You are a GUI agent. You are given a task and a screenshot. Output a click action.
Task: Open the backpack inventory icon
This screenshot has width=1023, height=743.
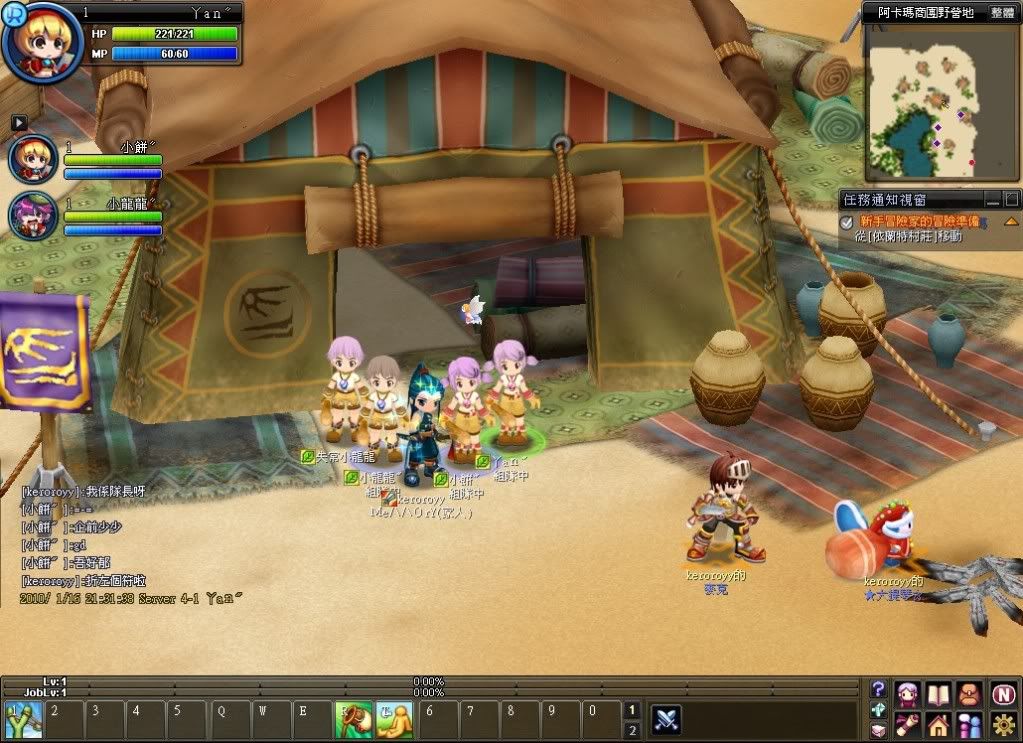(968, 693)
